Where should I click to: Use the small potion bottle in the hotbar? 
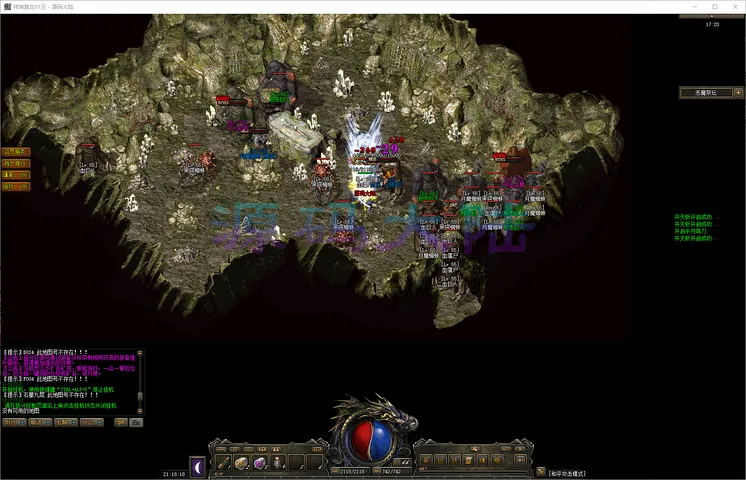(x=277, y=463)
